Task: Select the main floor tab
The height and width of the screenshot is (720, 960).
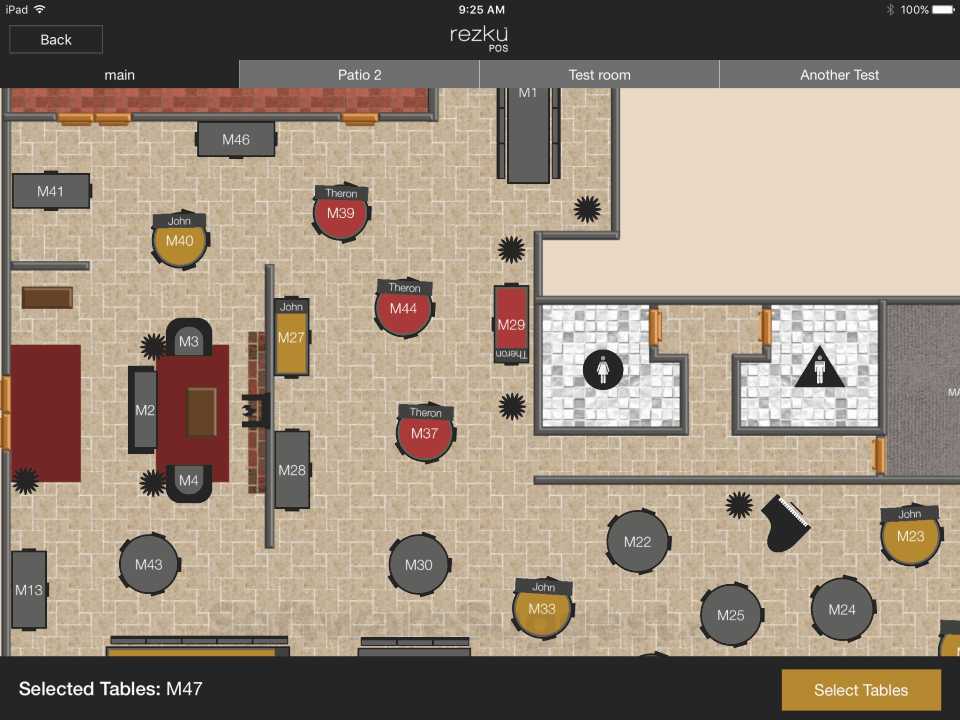Action: point(120,75)
